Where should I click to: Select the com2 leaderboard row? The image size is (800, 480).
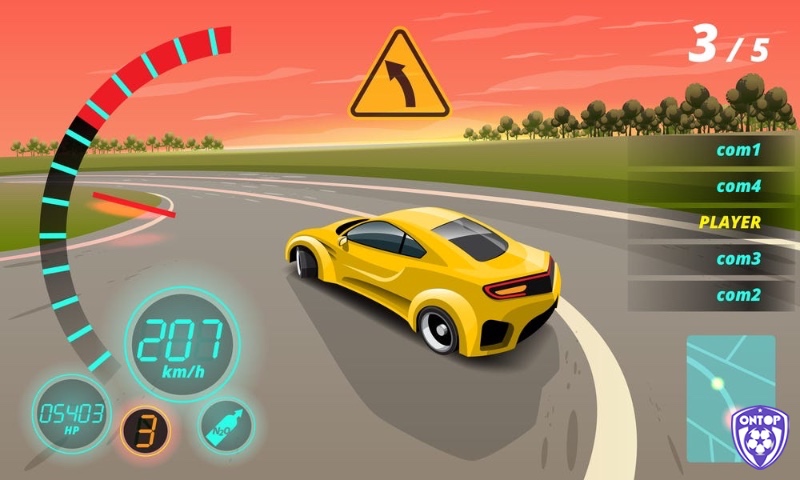pos(712,295)
